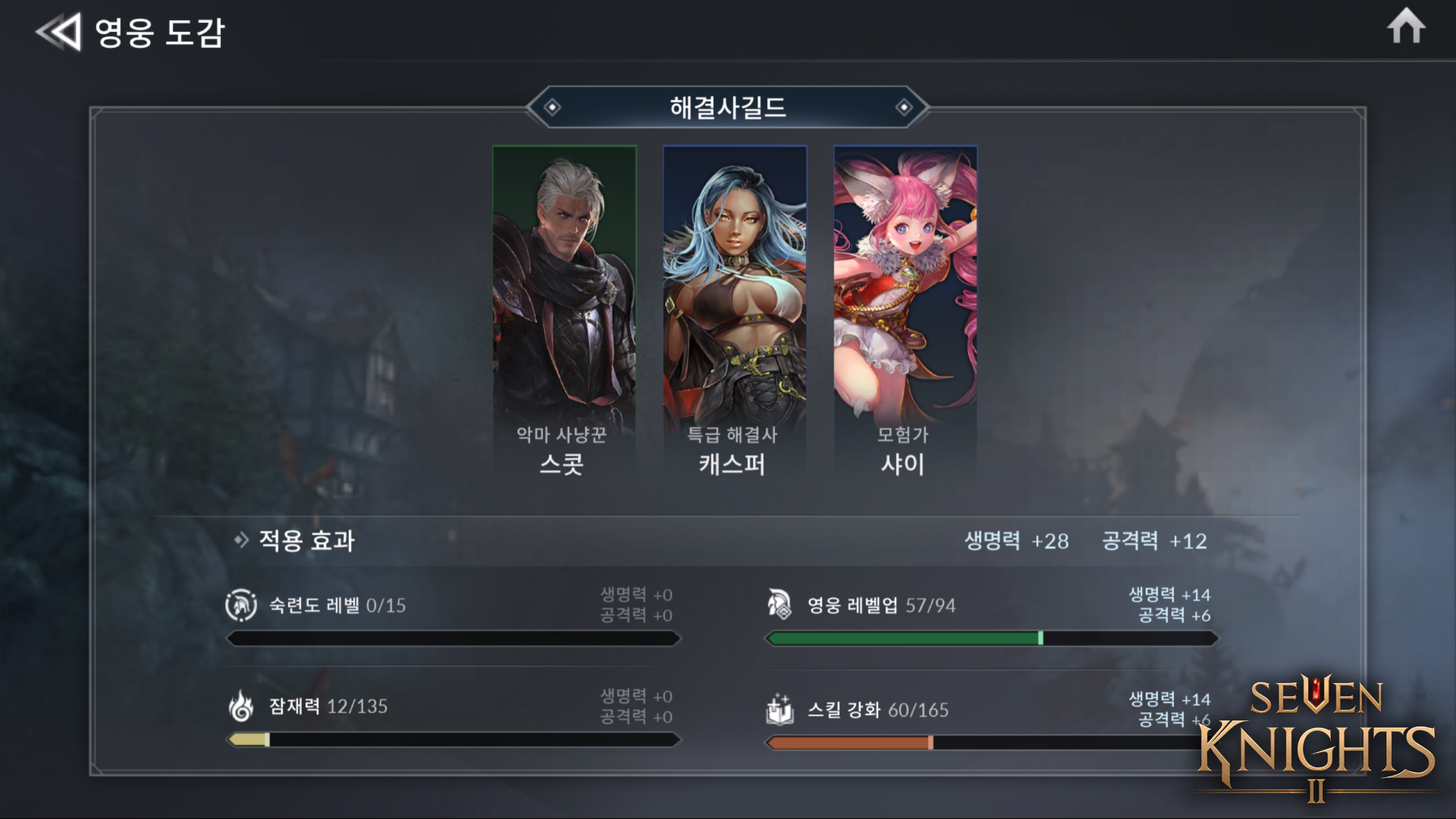Open the 캐스퍼 hero portrait
The image size is (1456, 819).
tap(734, 311)
